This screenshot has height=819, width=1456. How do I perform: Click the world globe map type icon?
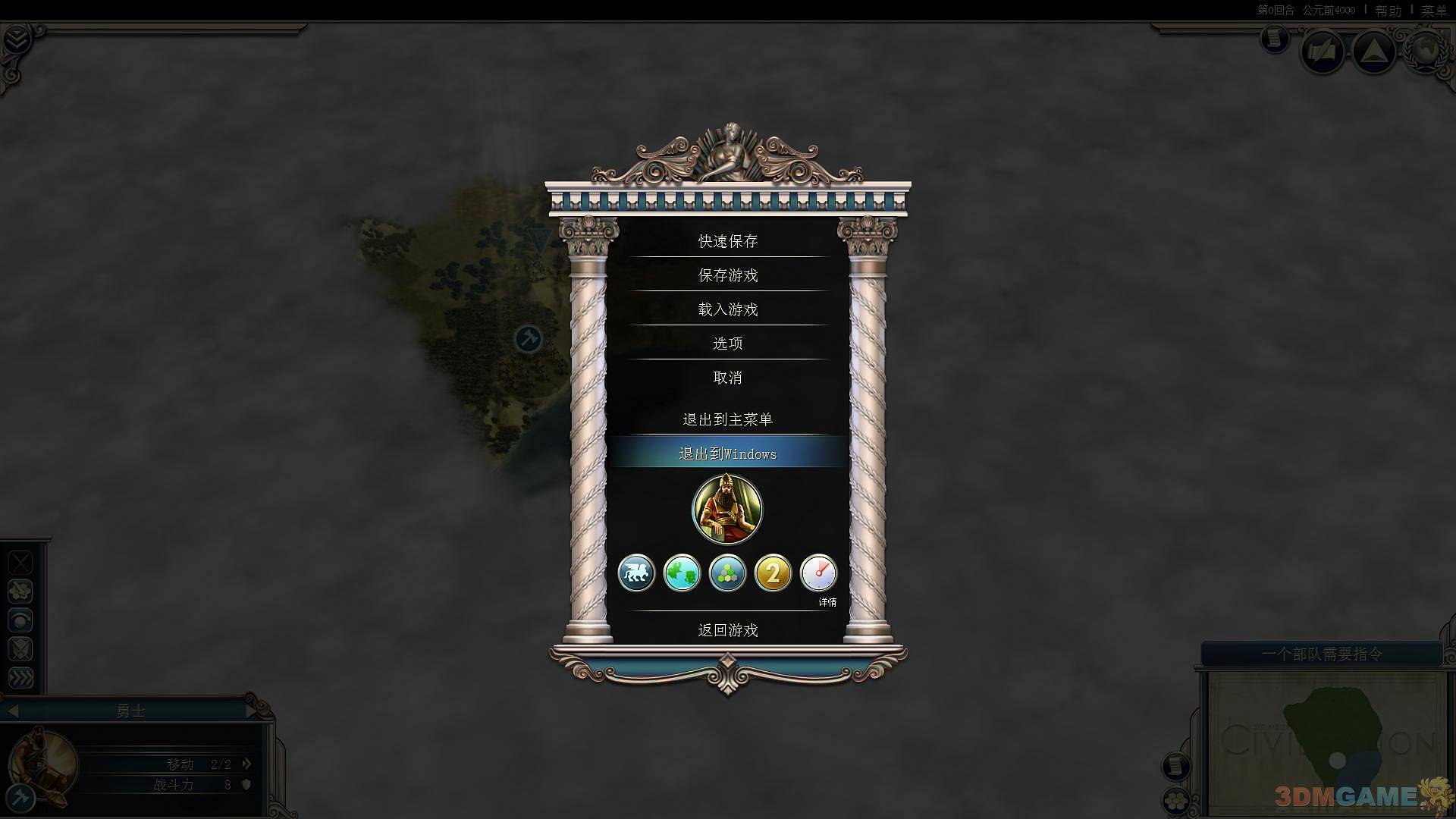tap(682, 573)
